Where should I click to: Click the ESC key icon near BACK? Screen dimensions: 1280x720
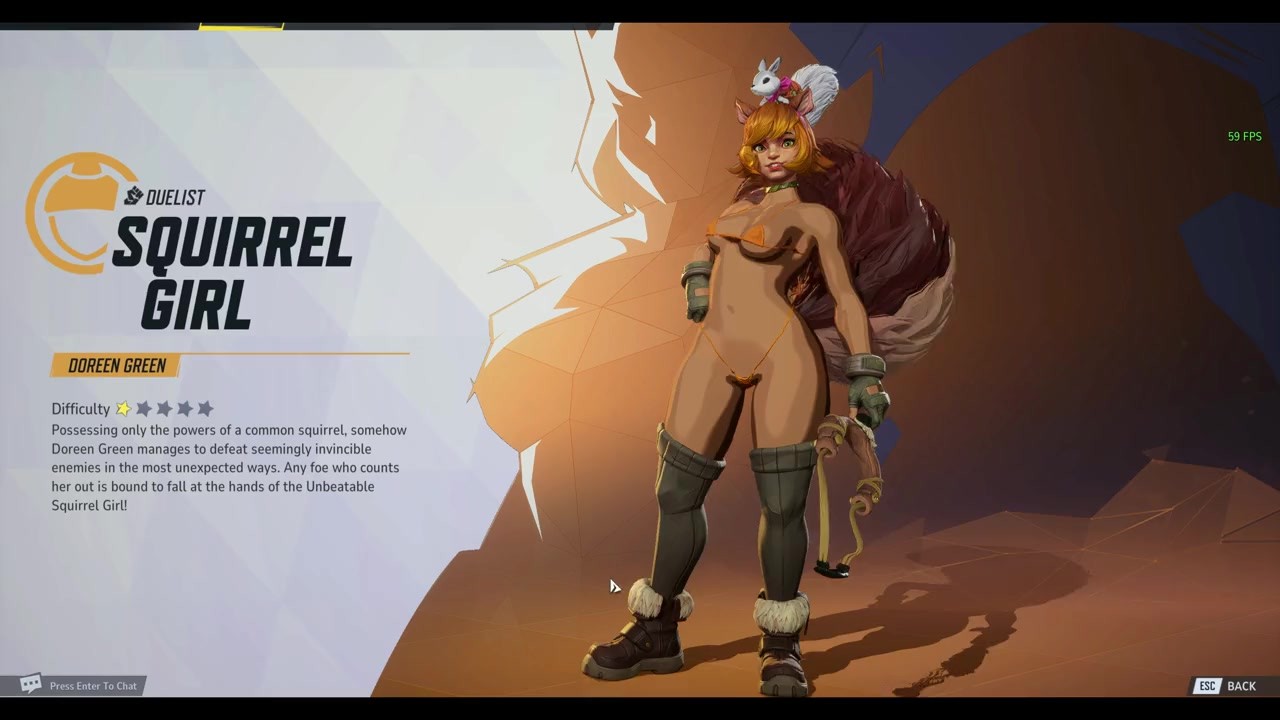click(1207, 686)
